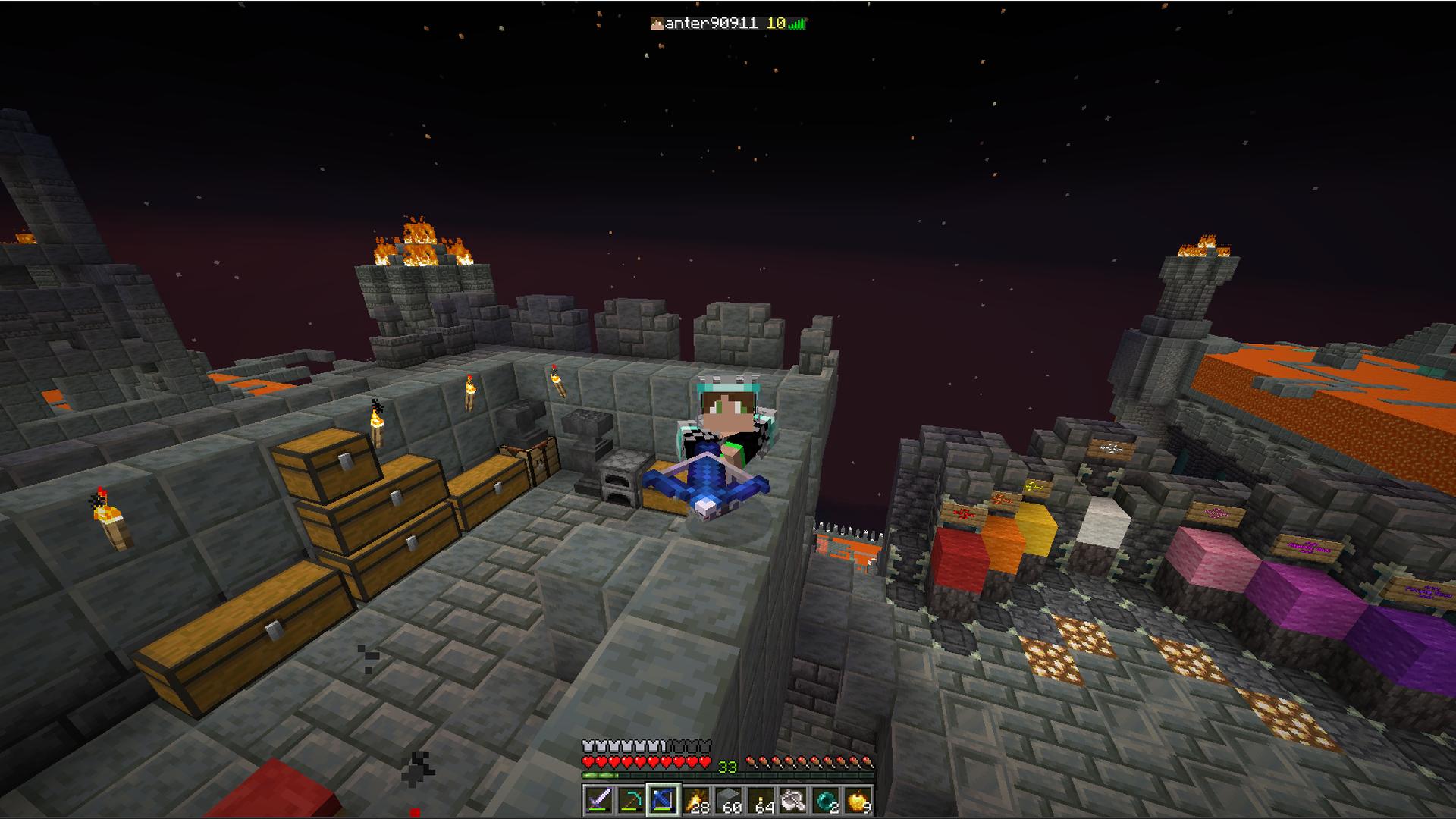Pick the gray stone block stack
Screen dimensions: 1456x819
[x=728, y=800]
